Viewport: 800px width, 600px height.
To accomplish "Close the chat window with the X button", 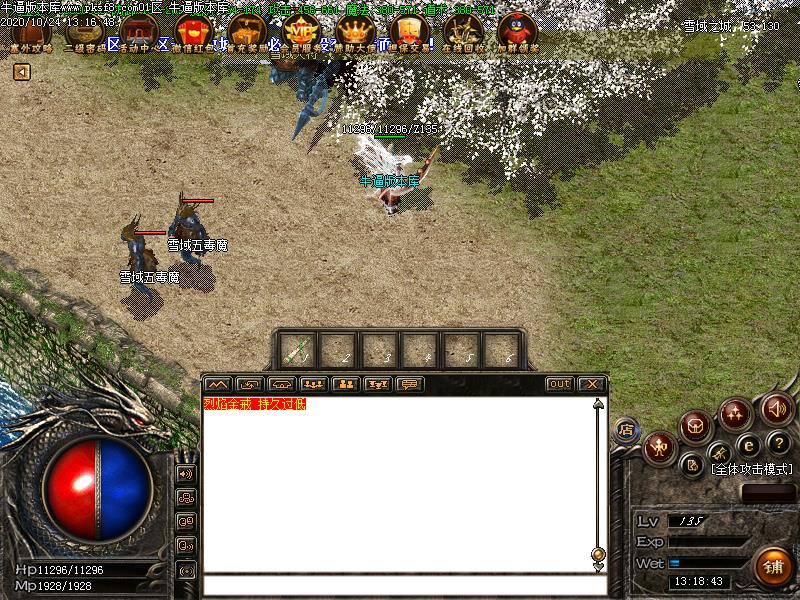I will (592, 384).
